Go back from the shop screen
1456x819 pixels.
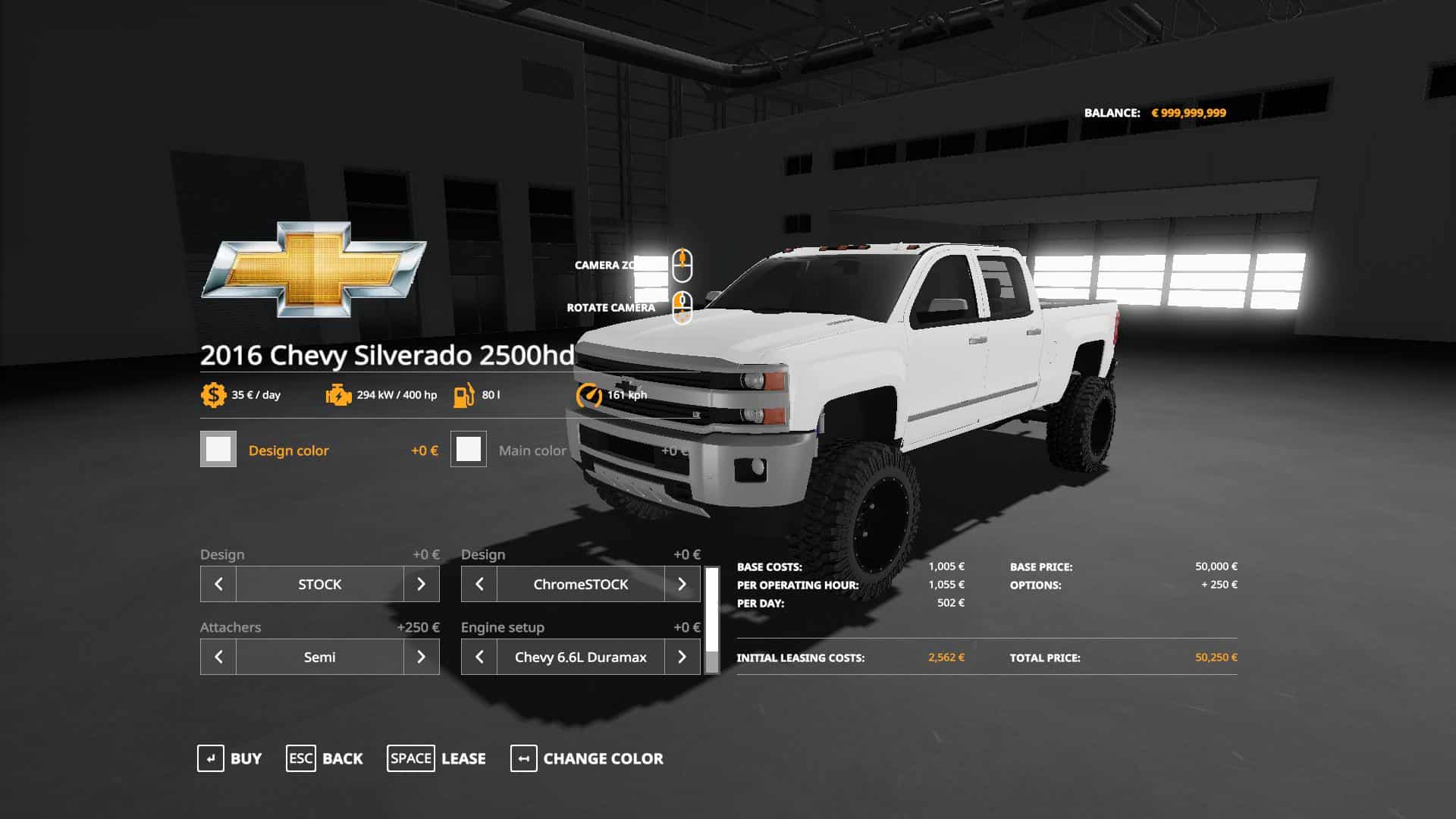coord(325,758)
